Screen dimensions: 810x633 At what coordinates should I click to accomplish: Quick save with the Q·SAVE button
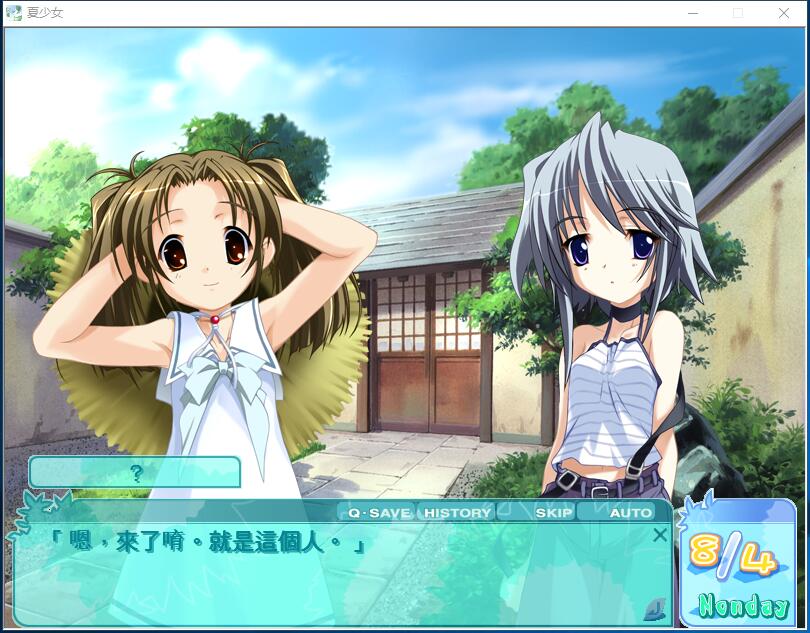tap(379, 513)
